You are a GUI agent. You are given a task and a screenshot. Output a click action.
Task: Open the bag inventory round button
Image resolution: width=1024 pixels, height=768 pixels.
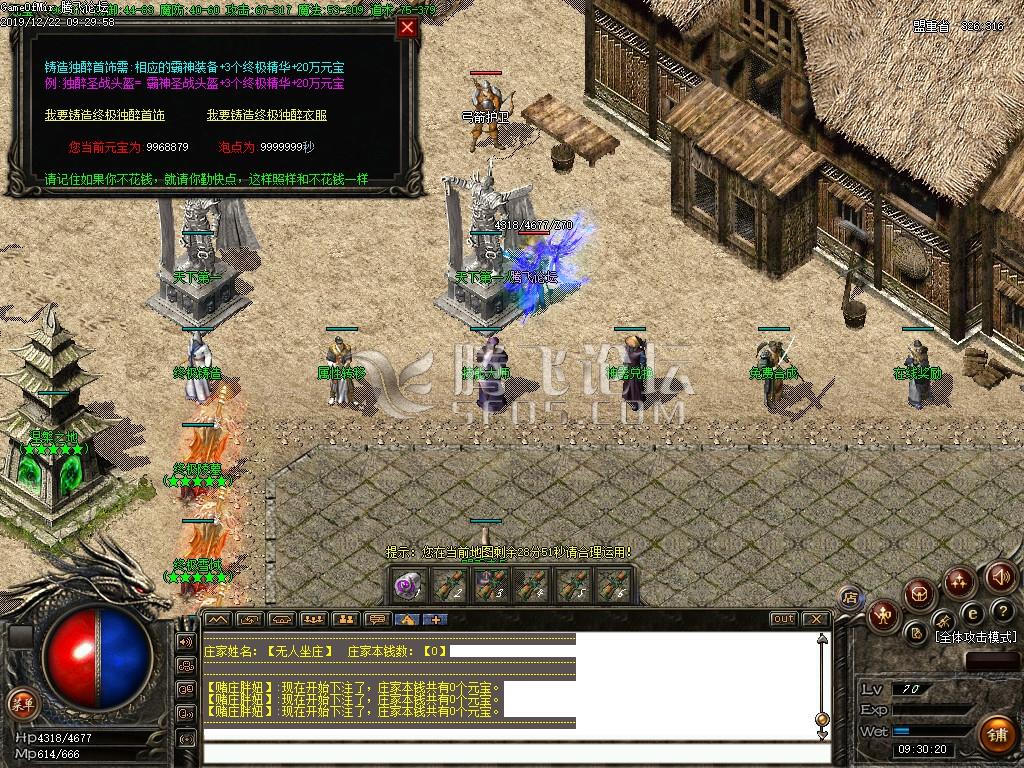click(919, 593)
